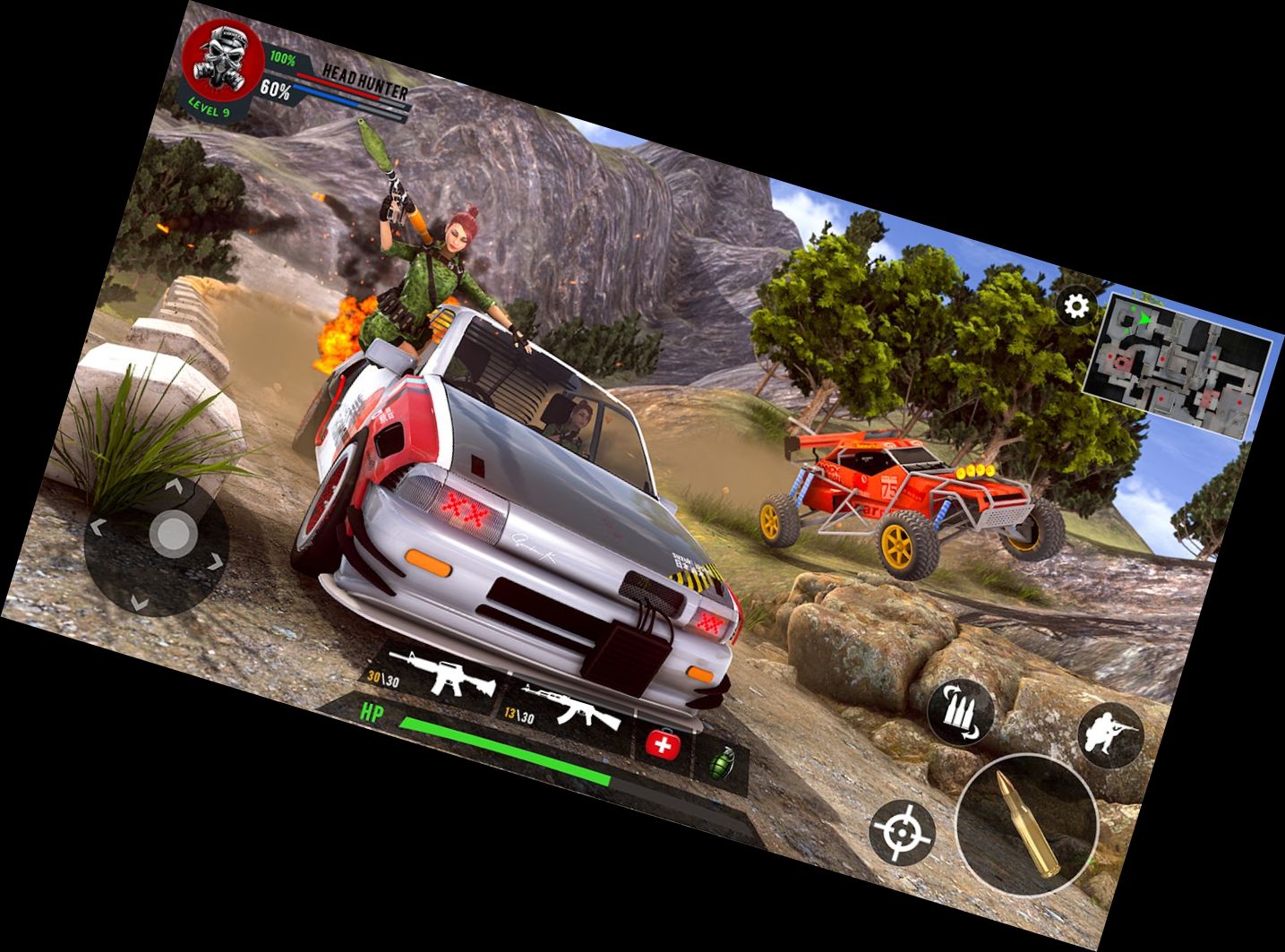Use the medkit item
The image size is (1285, 952).
tap(664, 744)
